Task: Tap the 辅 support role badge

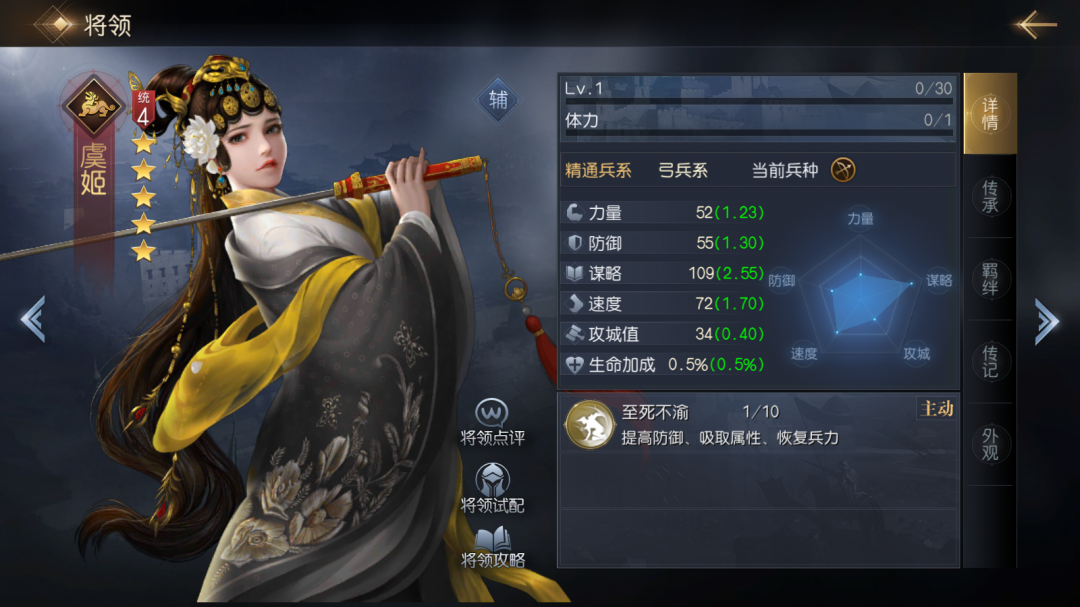Action: click(497, 100)
